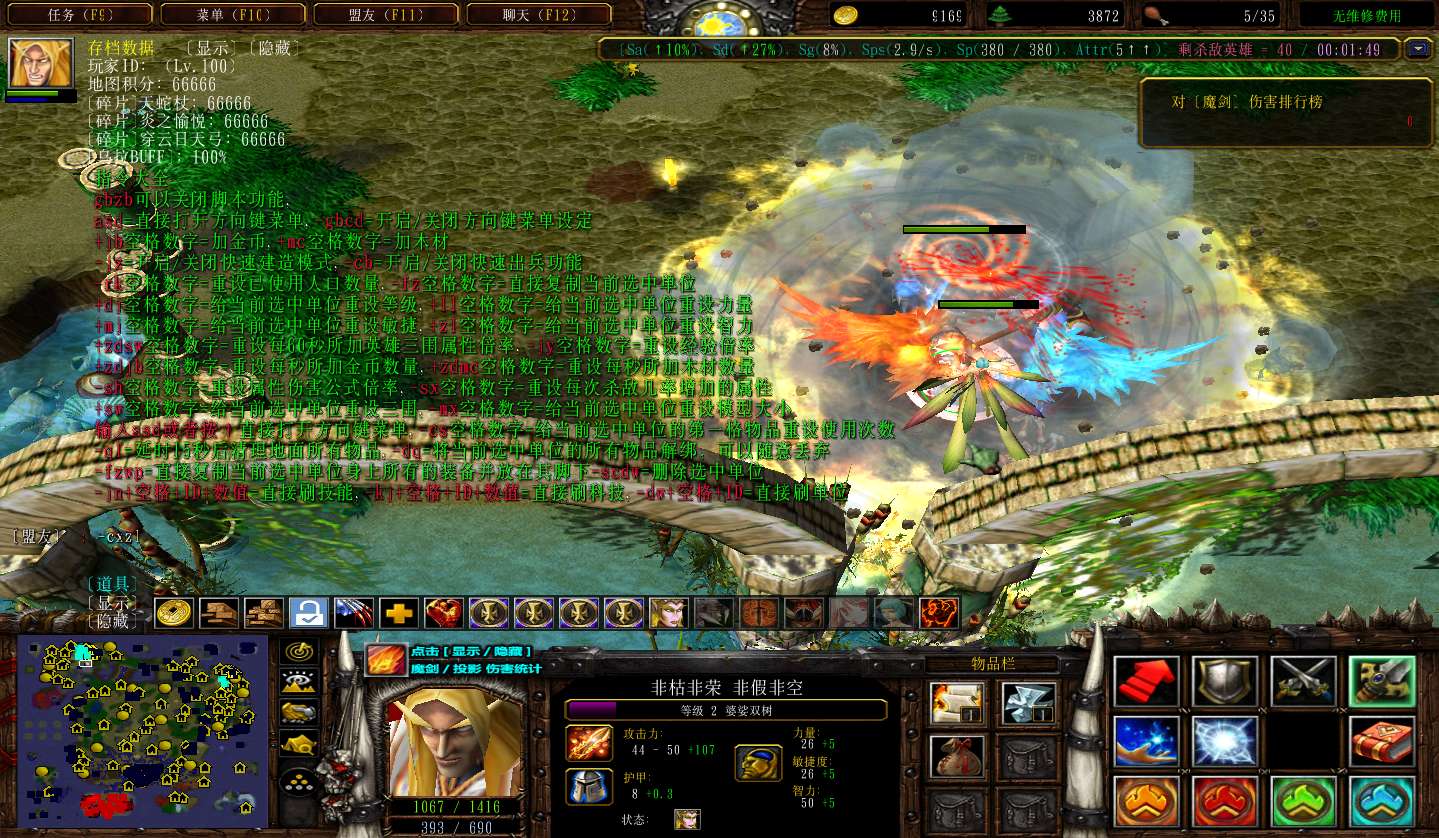
Task: Activate the red arrow move command
Action: (1146, 682)
